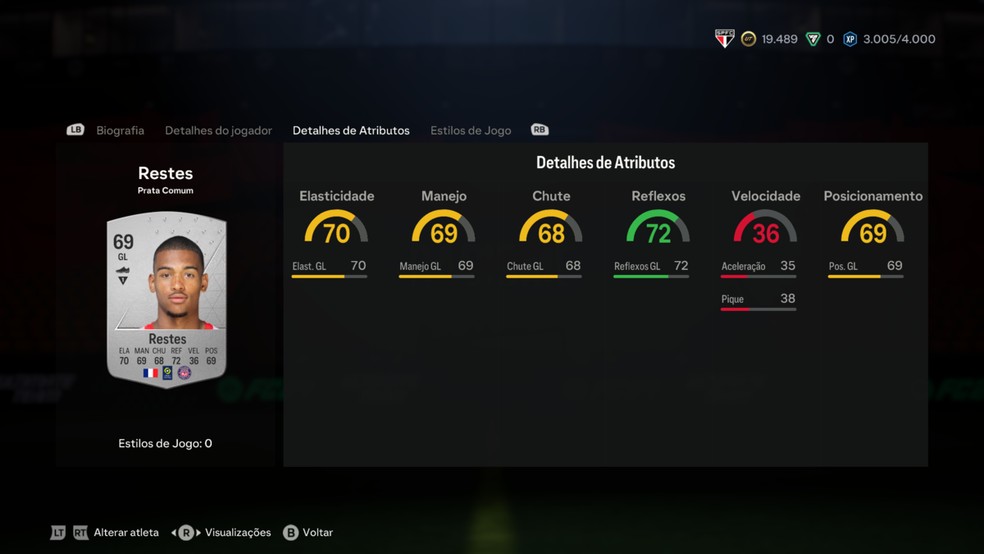984x554 pixels.
Task: Pick the Chute attribute gauge
Action: pyautogui.click(x=551, y=227)
